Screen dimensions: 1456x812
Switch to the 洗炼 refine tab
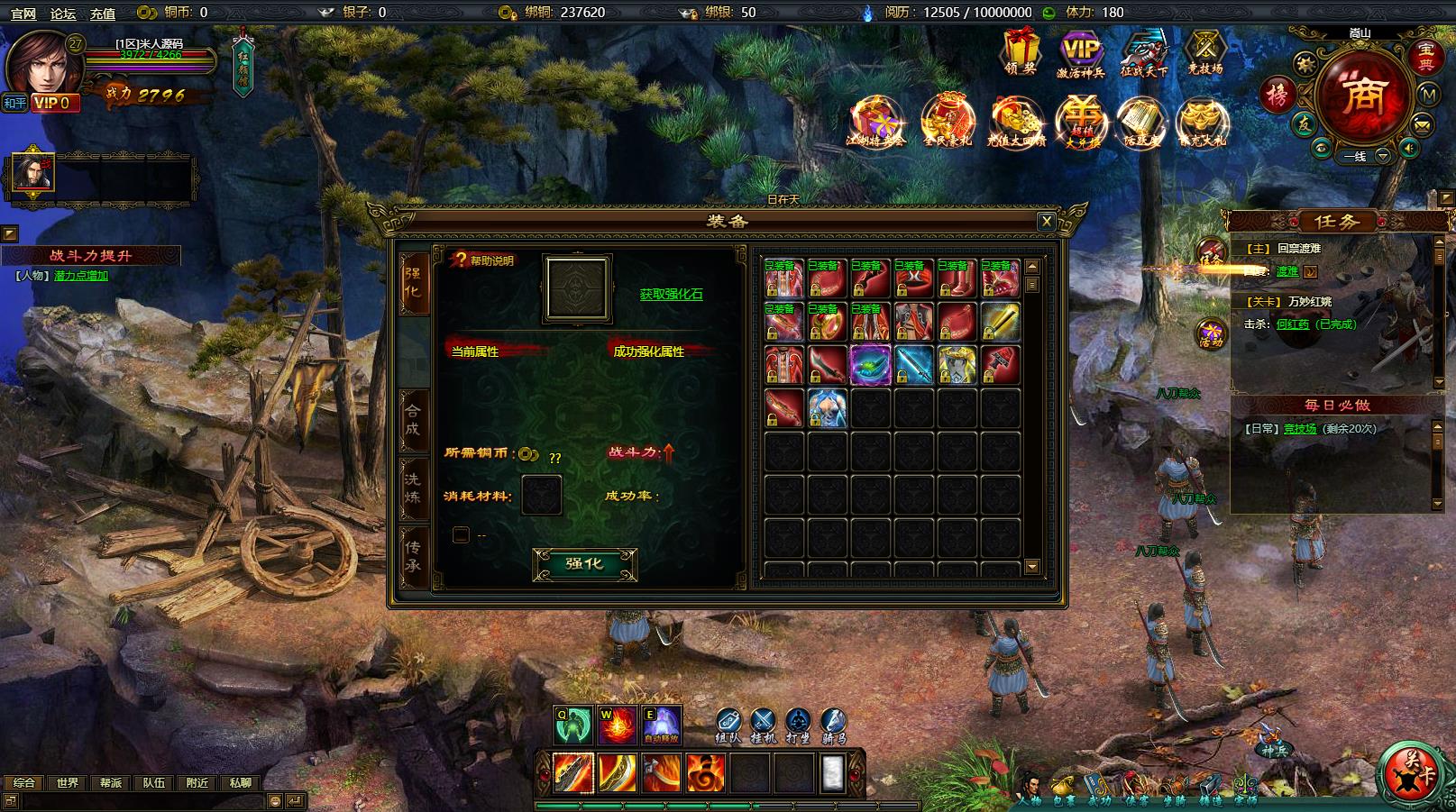pyautogui.click(x=413, y=488)
